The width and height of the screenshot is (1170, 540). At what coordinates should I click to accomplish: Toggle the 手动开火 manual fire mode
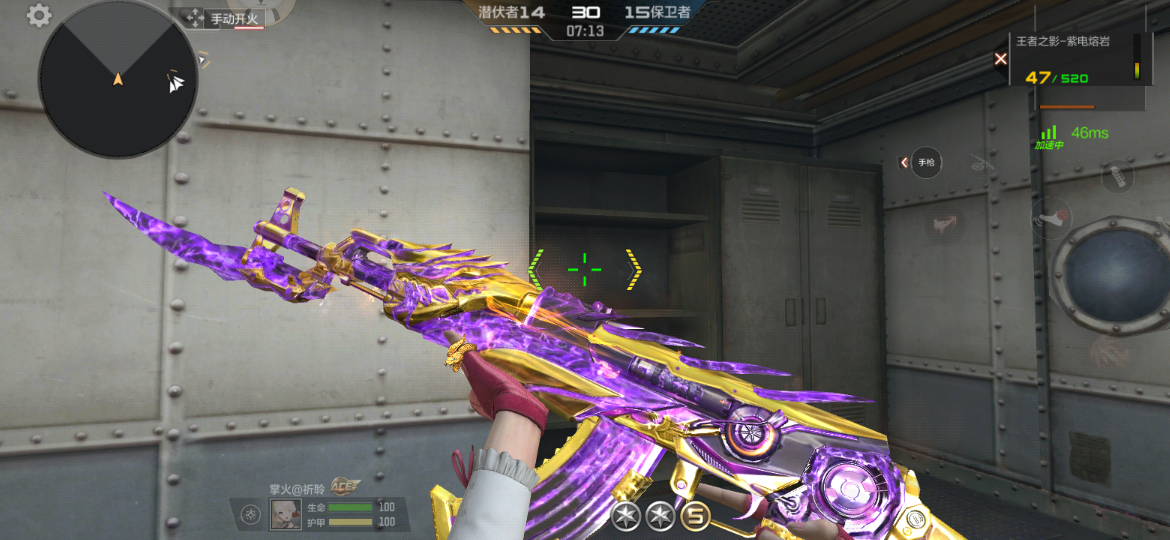click(x=235, y=18)
